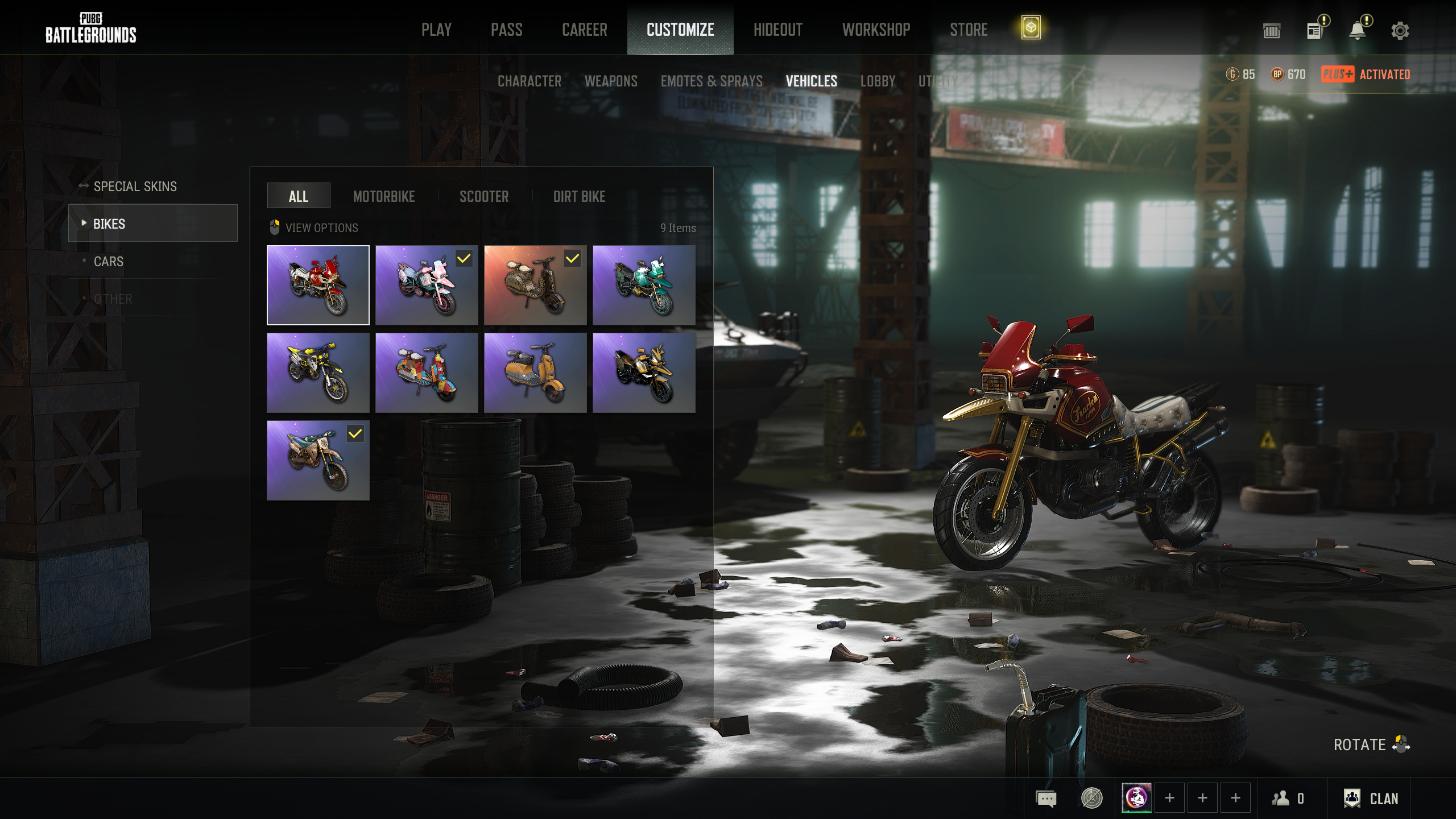The image size is (1456, 819).
Task: Open View Options for the skin list
Action: point(321,228)
